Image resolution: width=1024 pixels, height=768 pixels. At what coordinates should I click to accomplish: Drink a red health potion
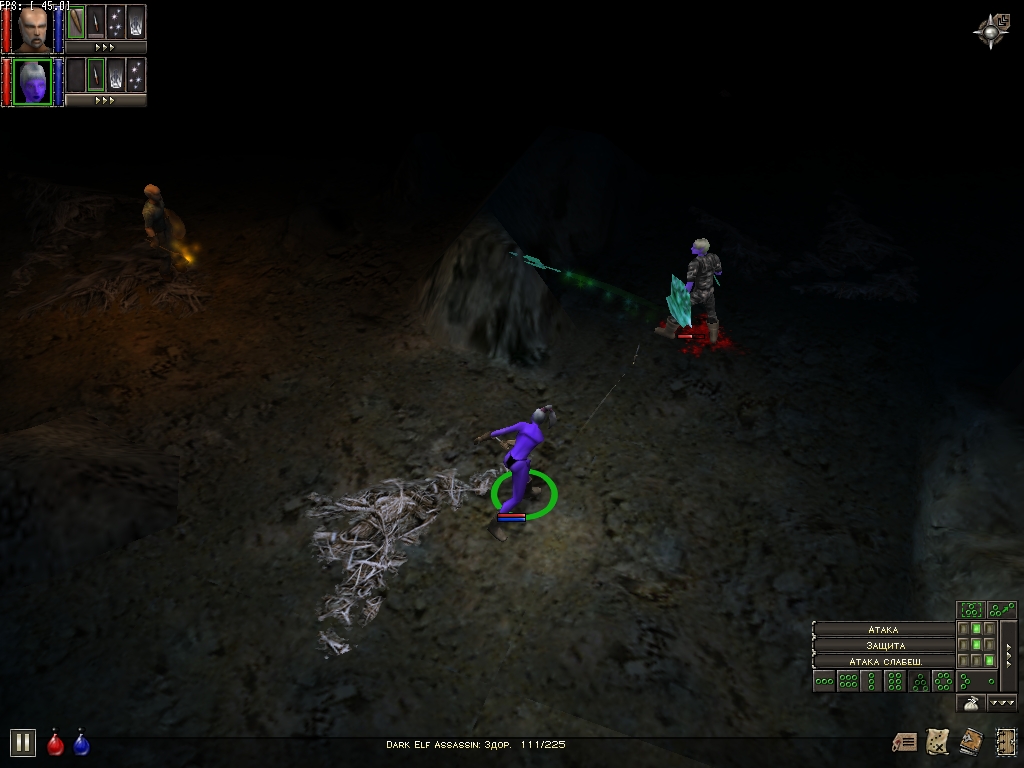(x=56, y=743)
